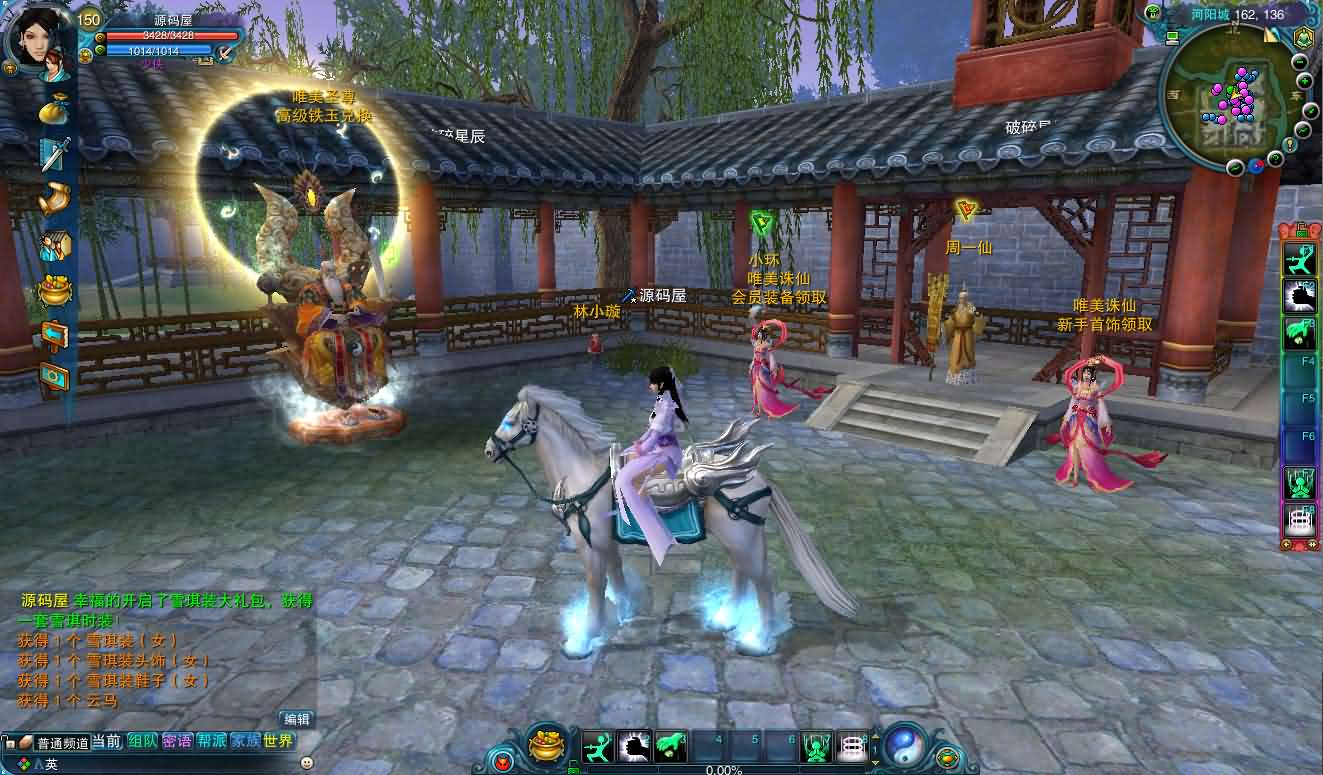Switch to the 当前 chat channel tab
This screenshot has height=775, width=1323.
(x=106, y=742)
